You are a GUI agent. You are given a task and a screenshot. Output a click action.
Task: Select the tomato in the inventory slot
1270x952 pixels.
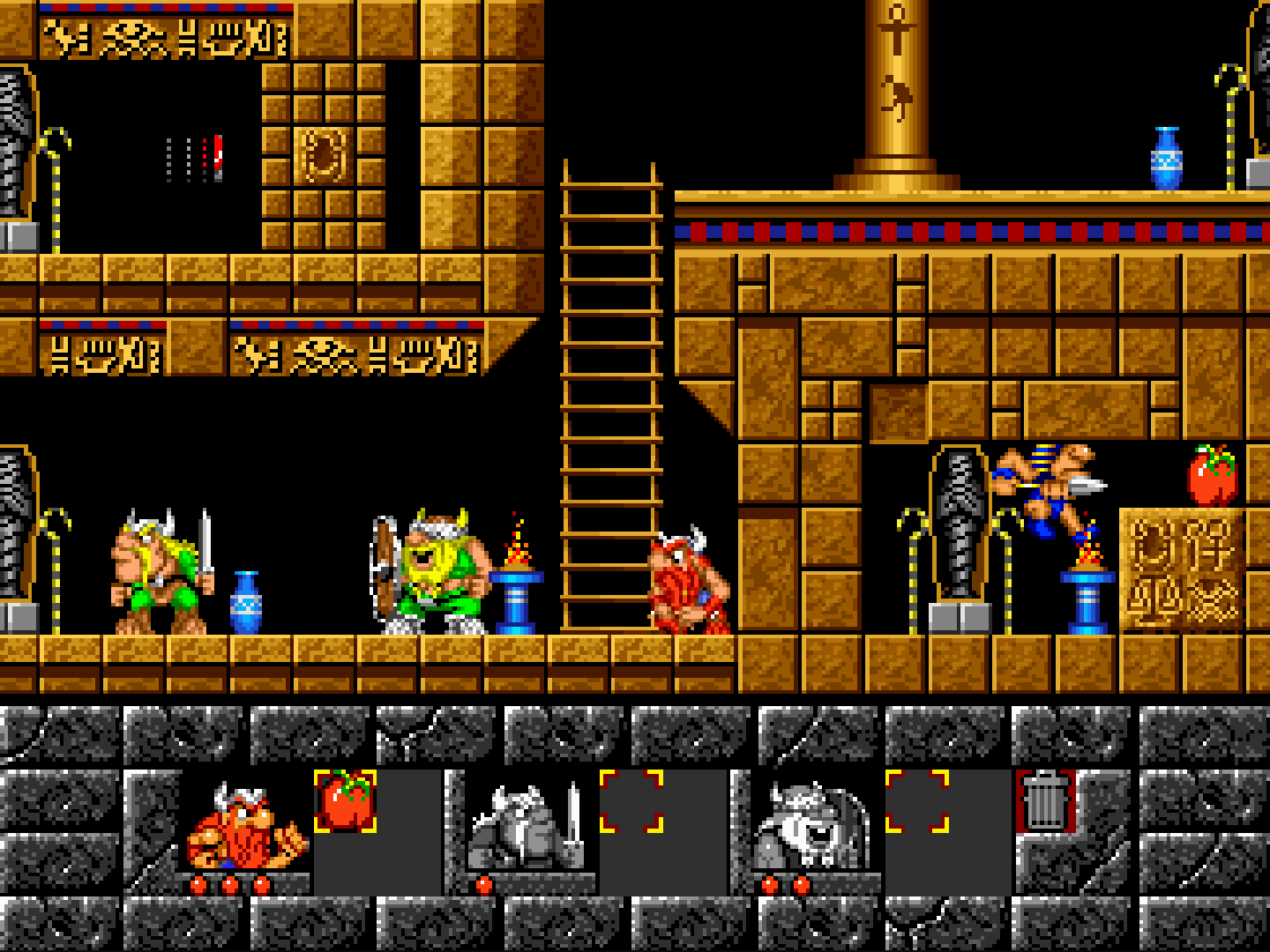point(345,800)
